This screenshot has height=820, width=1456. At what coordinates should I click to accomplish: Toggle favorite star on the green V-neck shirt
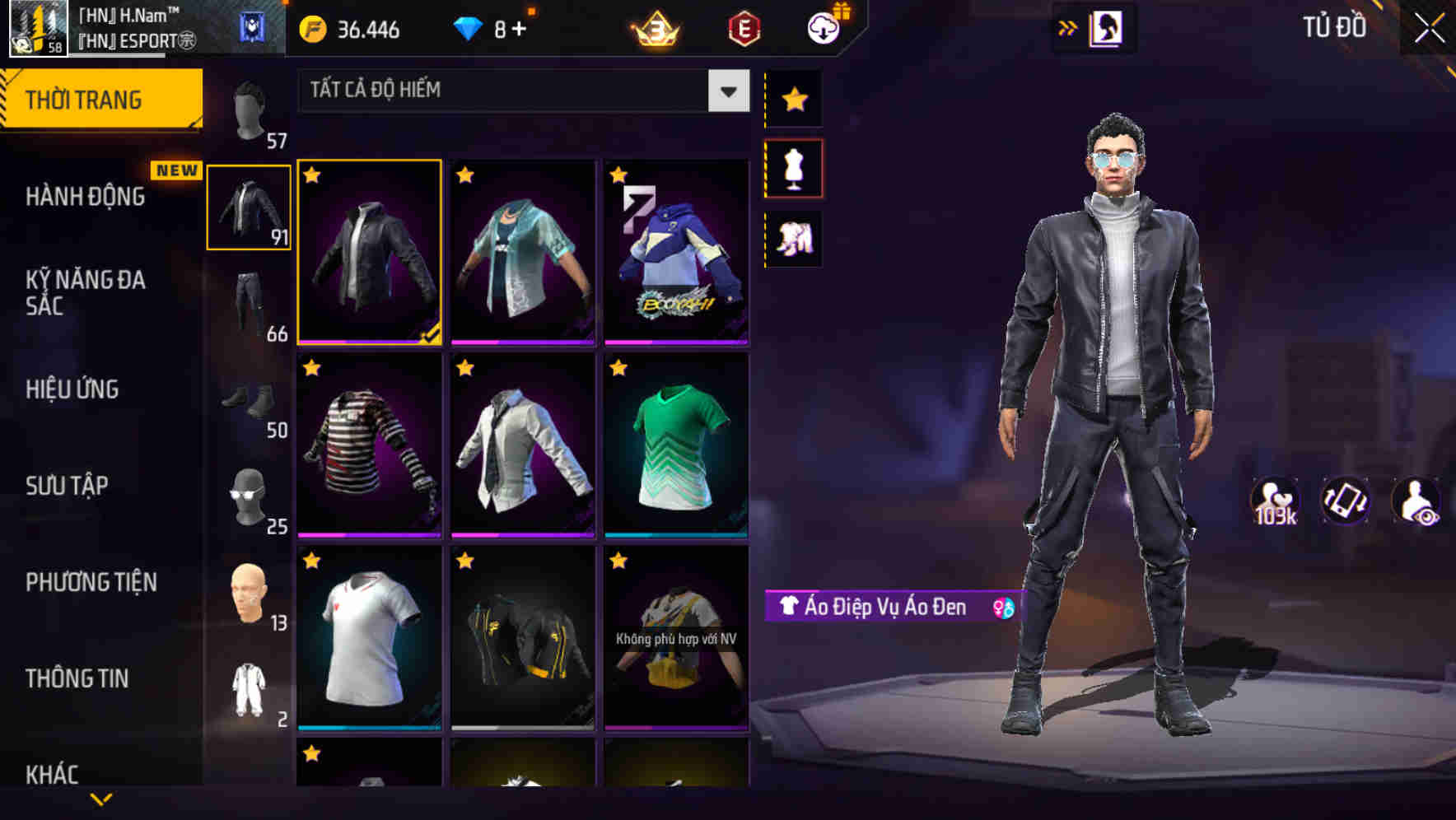pyautogui.click(x=617, y=368)
